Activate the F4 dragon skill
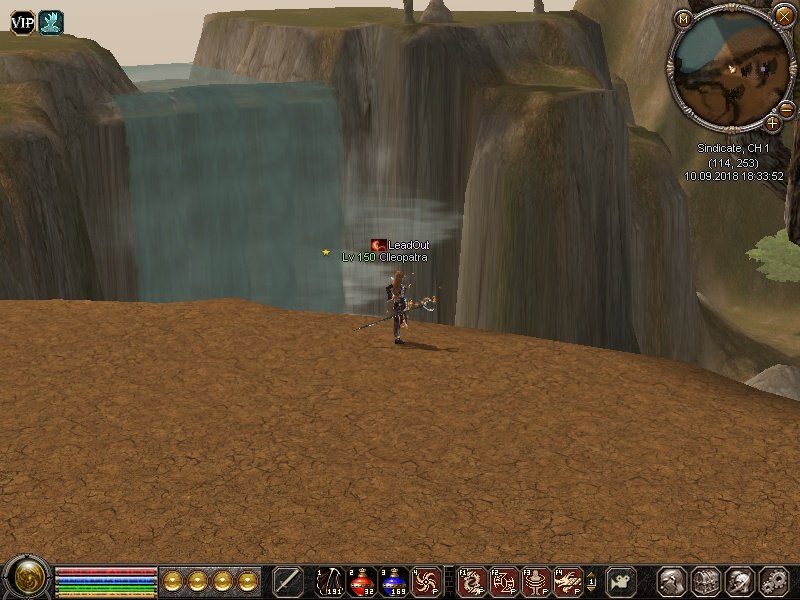The width and height of the screenshot is (800, 600). click(568, 581)
